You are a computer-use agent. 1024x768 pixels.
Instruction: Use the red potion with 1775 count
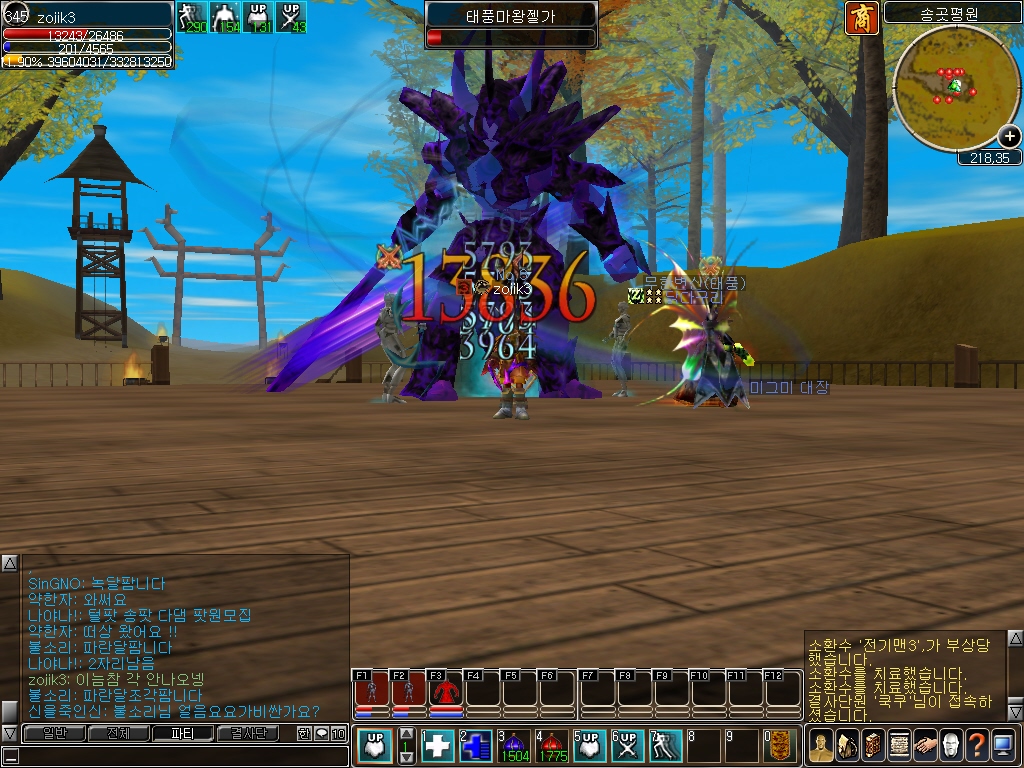pos(553,746)
